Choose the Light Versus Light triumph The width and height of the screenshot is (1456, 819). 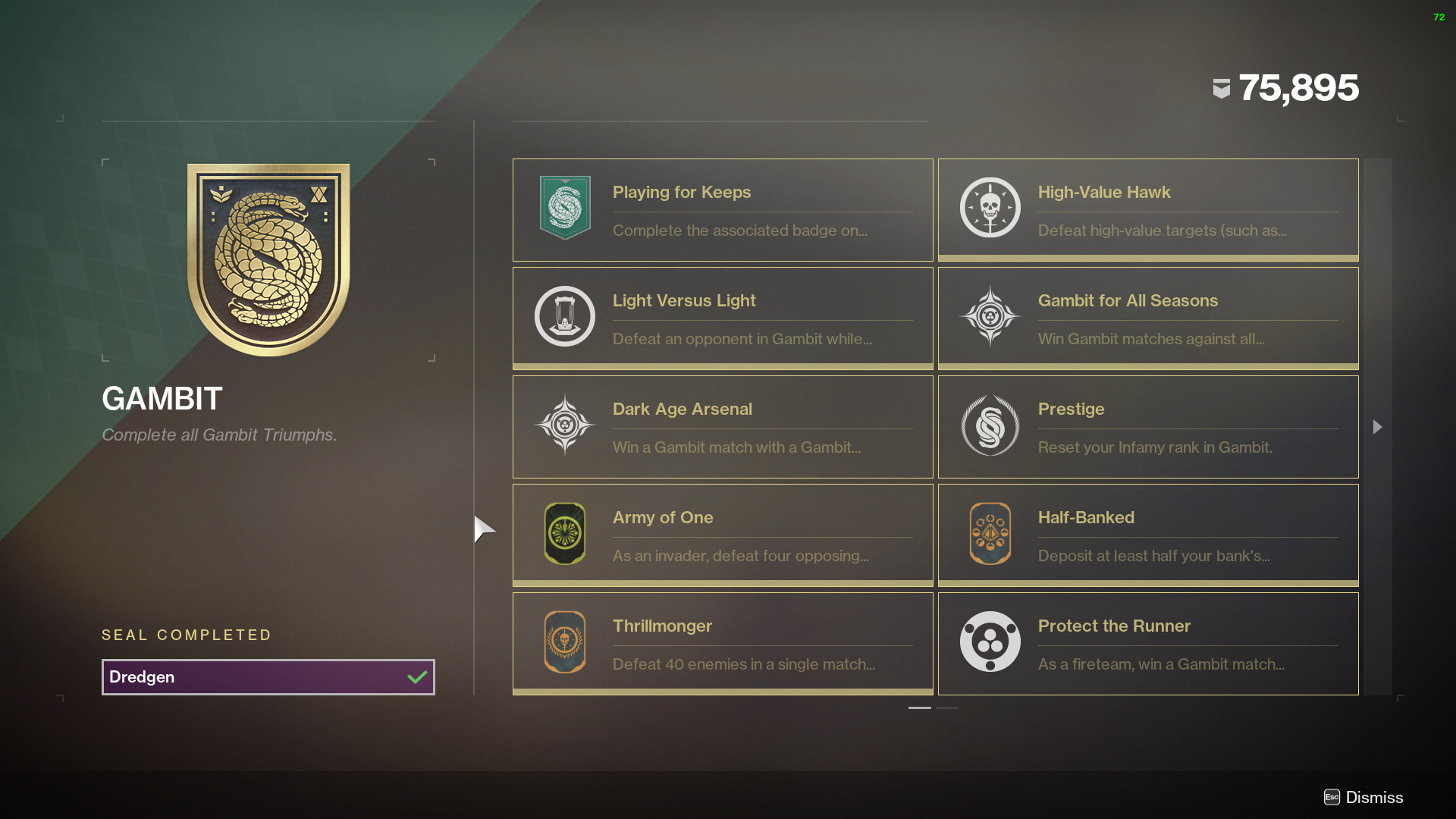click(722, 318)
